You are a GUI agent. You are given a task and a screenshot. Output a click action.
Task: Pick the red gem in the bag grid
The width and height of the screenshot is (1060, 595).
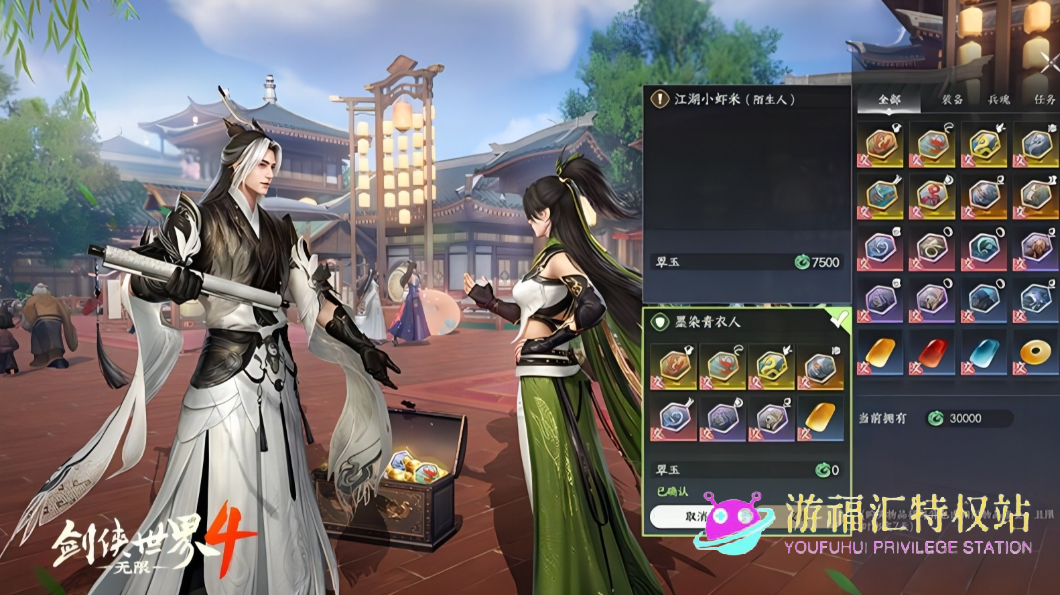click(x=933, y=352)
